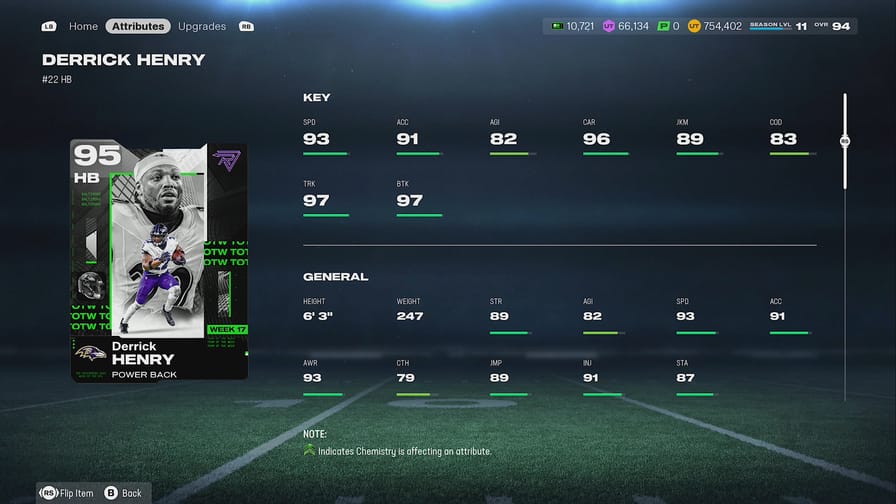Switch to the Home tab
Viewport: 896px width, 504px height.
(83, 26)
